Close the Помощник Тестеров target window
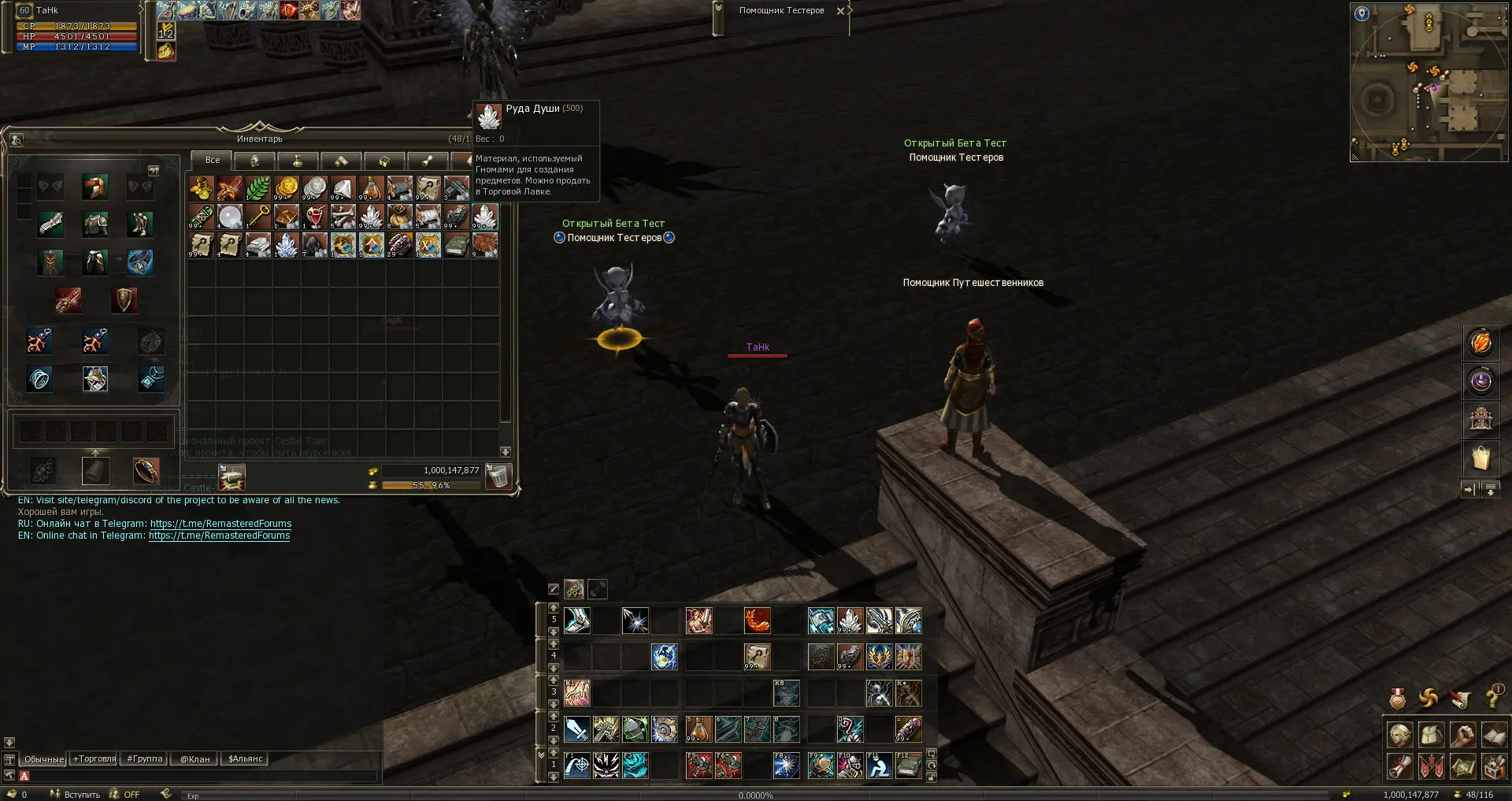 point(840,11)
